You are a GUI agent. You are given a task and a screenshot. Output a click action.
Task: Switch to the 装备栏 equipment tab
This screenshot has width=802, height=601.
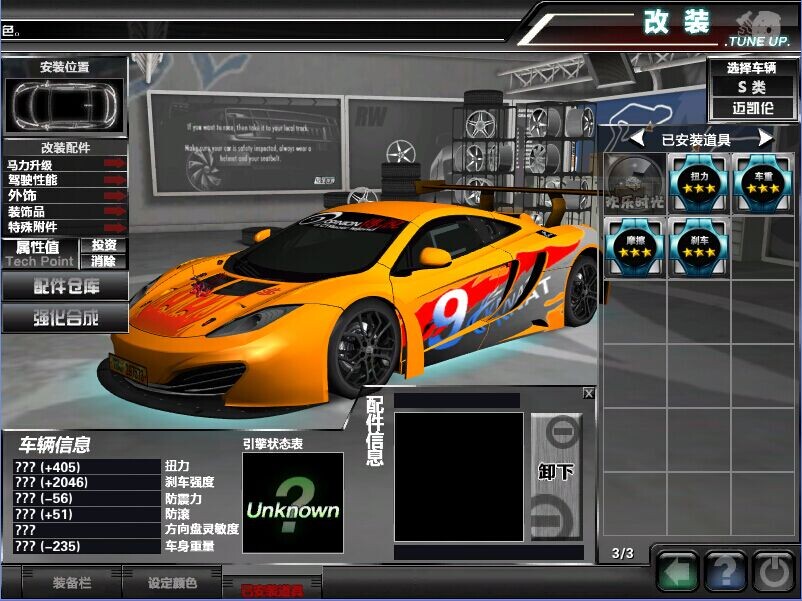(x=72, y=582)
